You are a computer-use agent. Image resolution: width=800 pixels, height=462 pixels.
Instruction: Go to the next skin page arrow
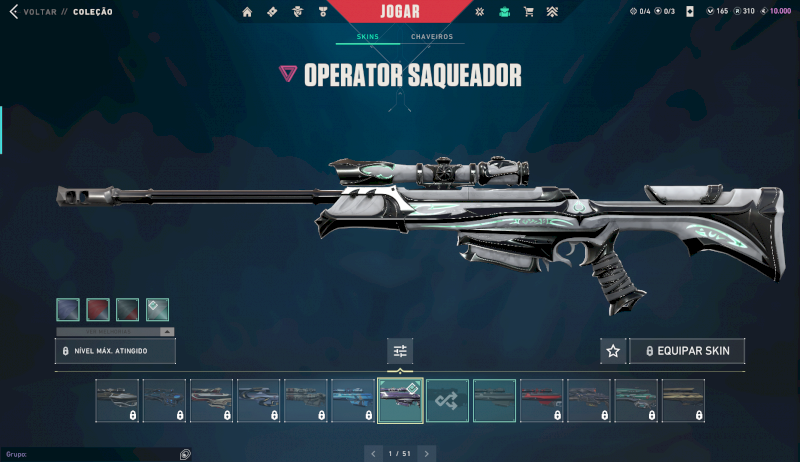(427, 454)
